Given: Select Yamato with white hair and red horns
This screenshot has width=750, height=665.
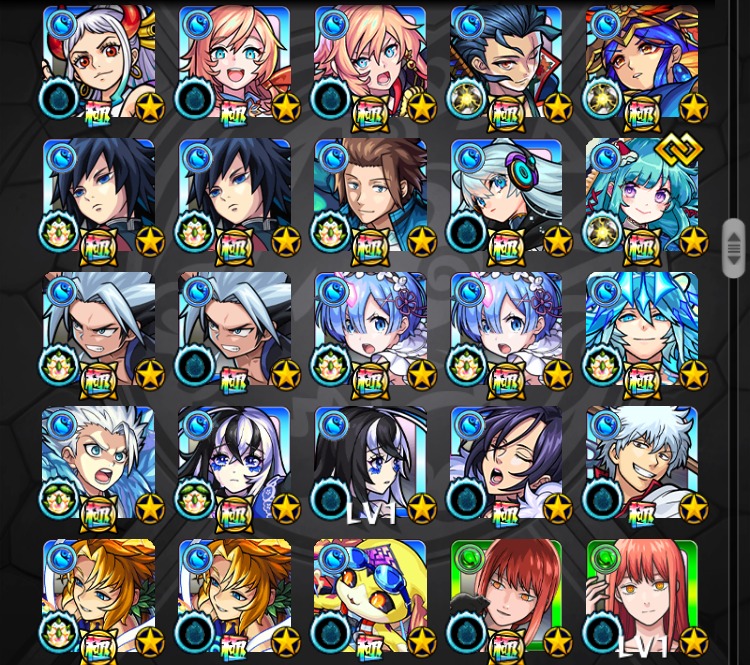Looking at the screenshot, I should coord(99,62).
